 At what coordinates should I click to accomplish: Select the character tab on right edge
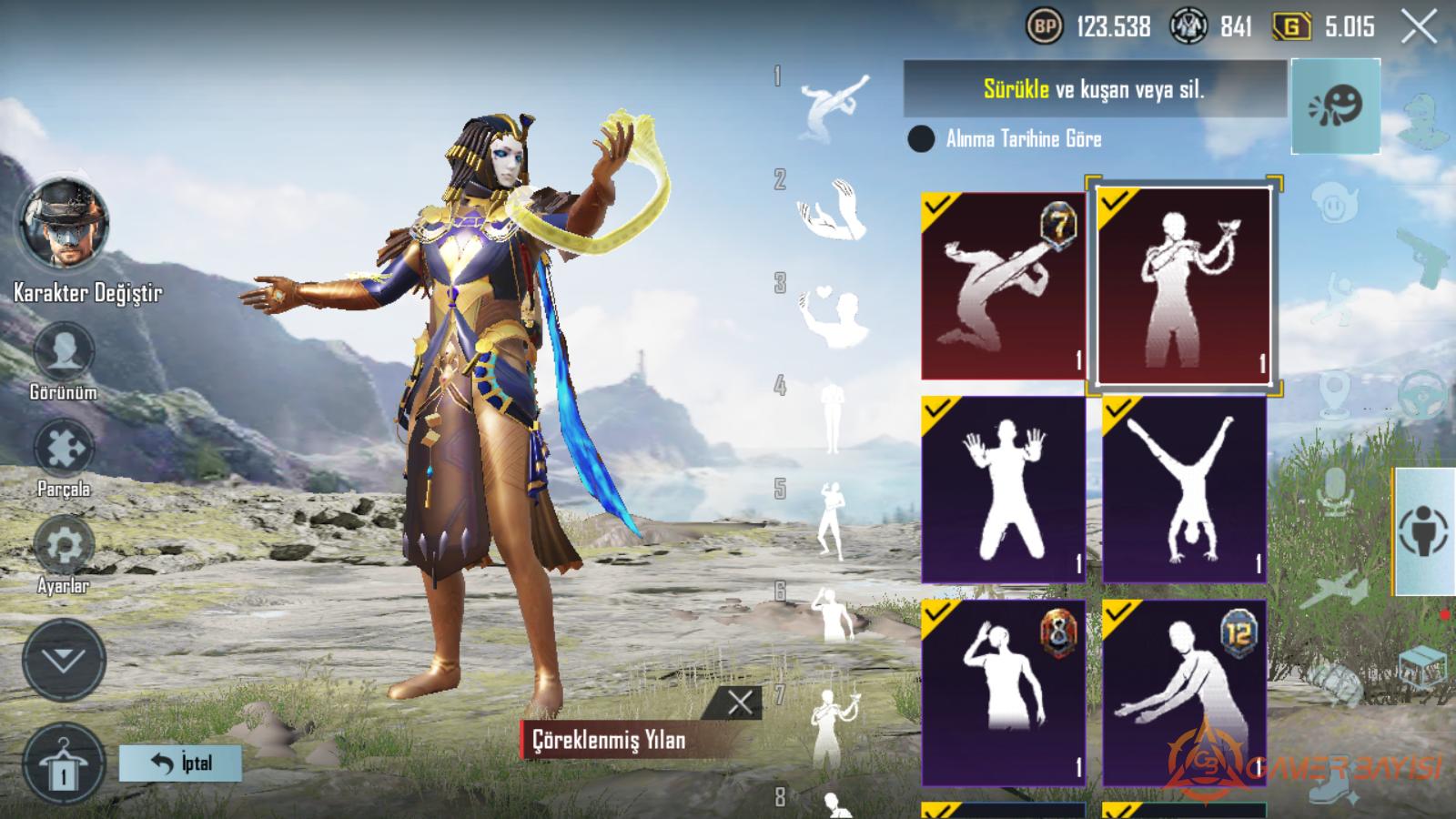coord(1424,531)
